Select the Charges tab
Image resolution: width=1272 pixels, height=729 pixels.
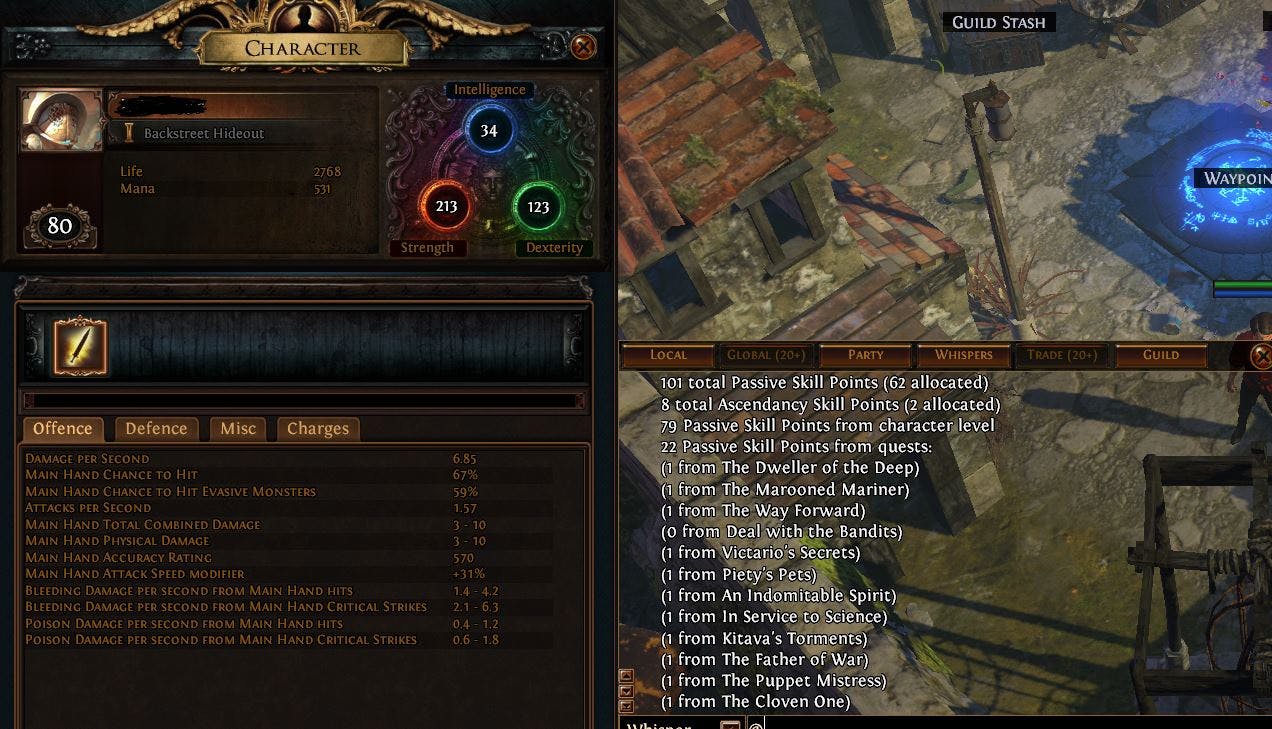click(x=318, y=429)
